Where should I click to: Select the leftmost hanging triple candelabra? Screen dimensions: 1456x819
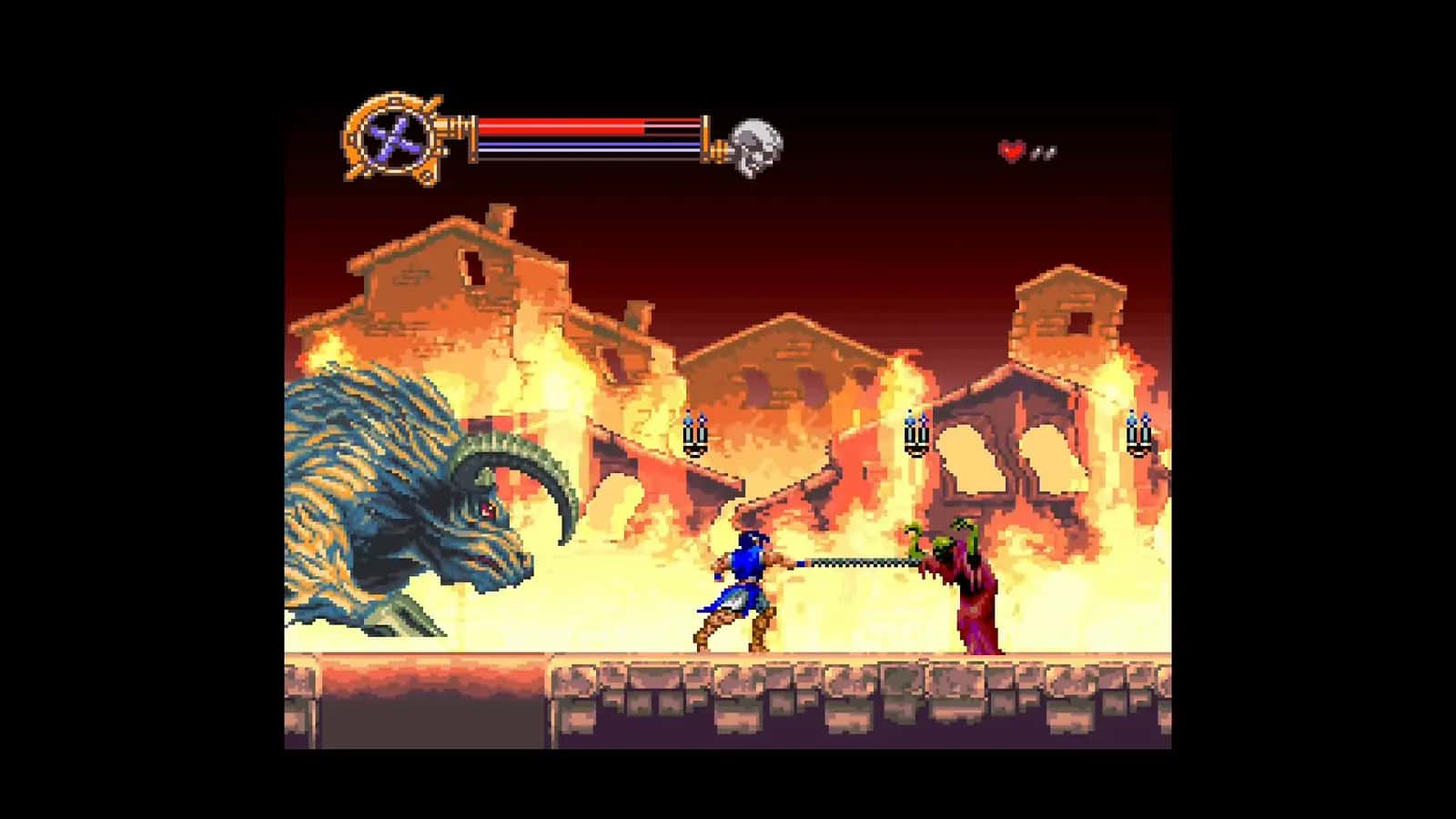pos(695,437)
